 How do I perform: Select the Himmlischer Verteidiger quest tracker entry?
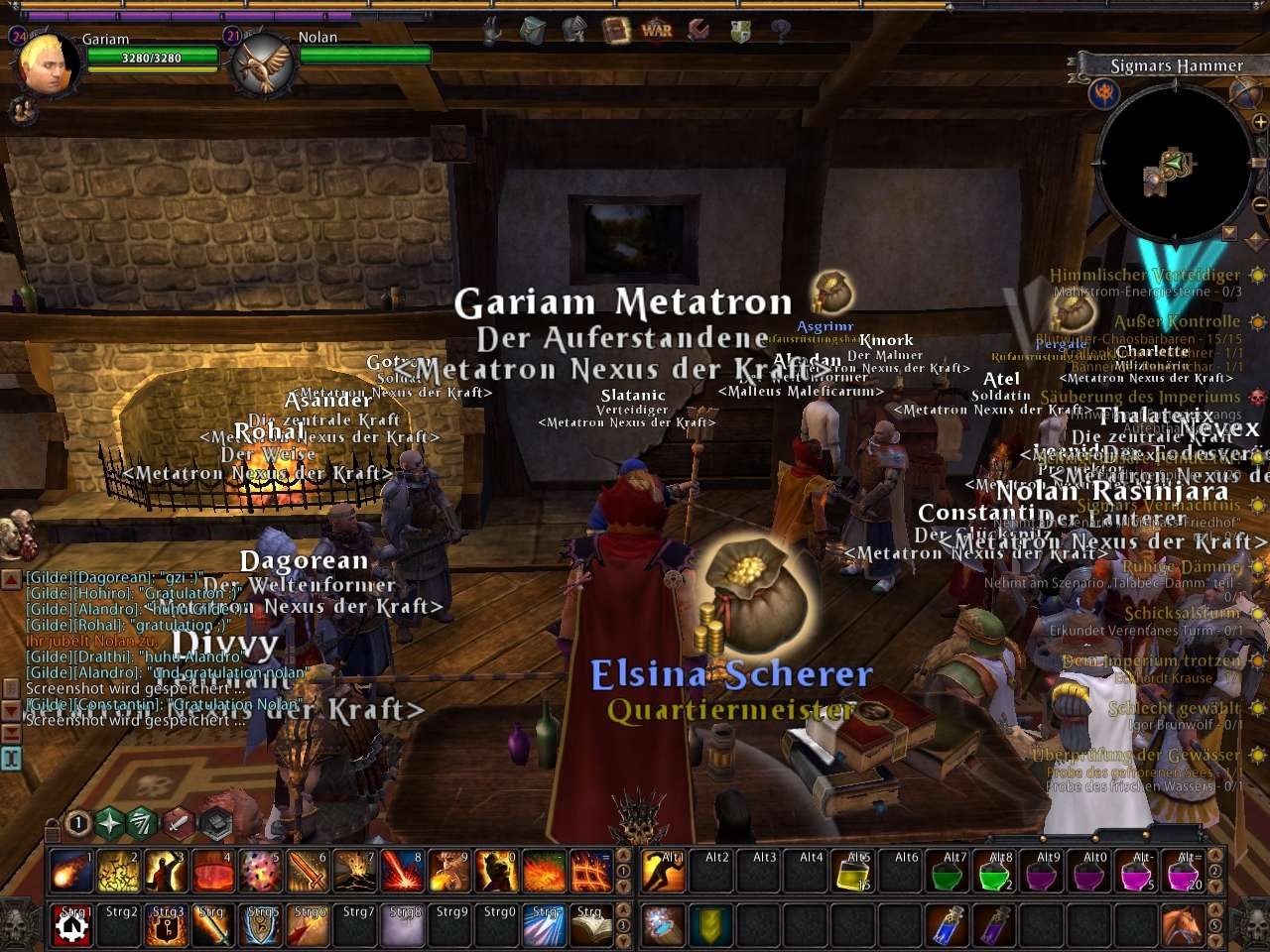click(x=1145, y=275)
